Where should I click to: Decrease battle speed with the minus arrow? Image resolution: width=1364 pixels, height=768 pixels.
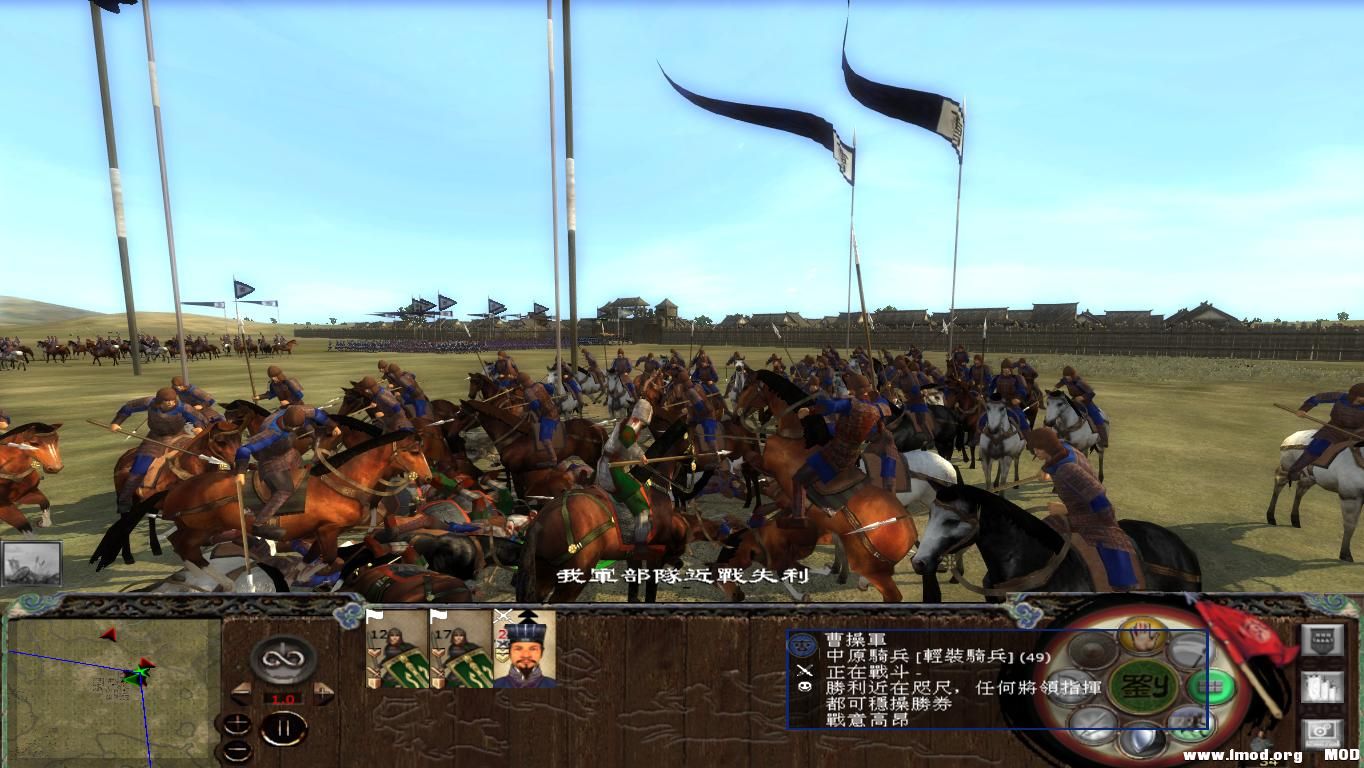242,694
